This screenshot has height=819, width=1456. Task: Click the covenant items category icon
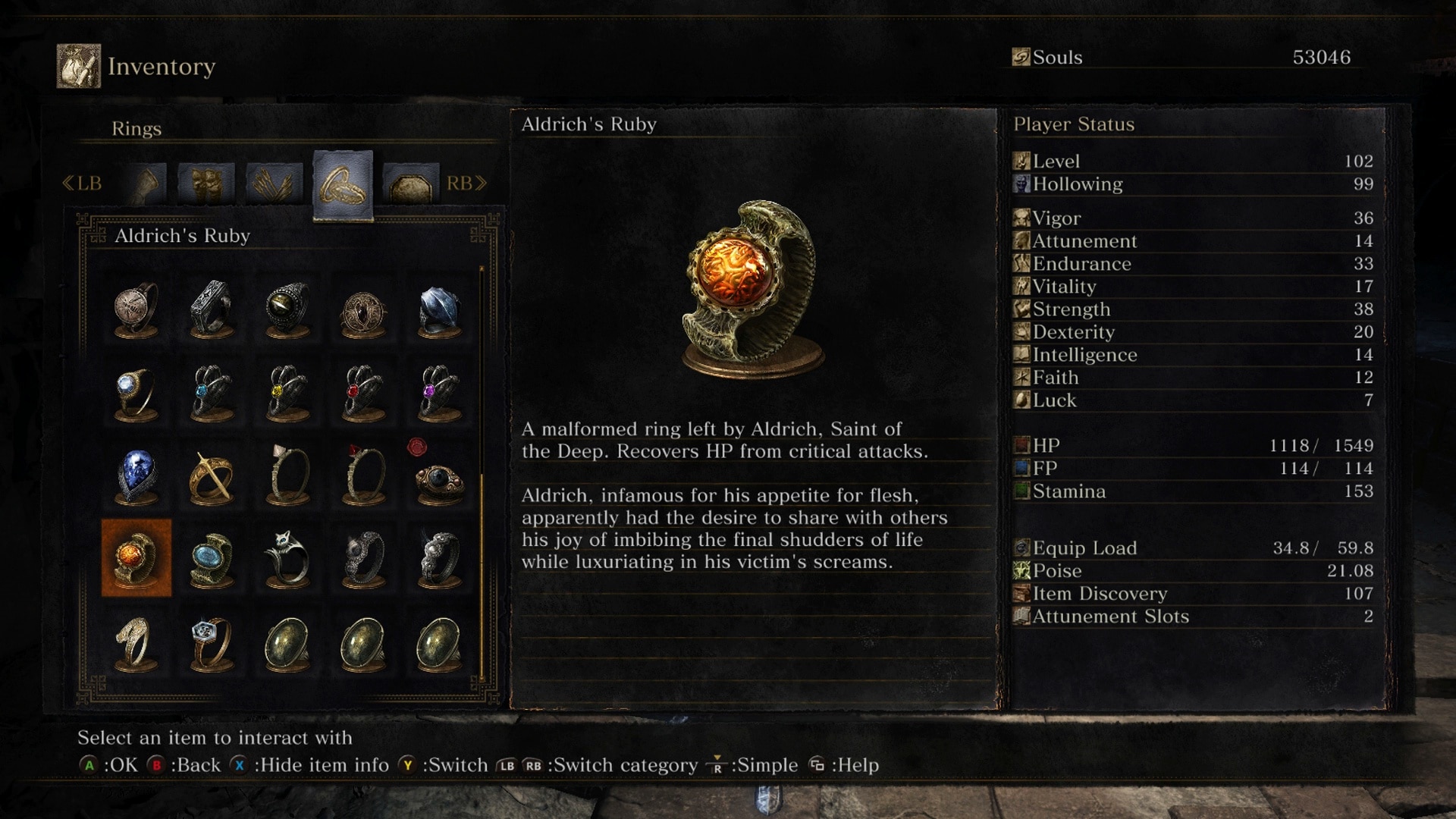[x=410, y=184]
